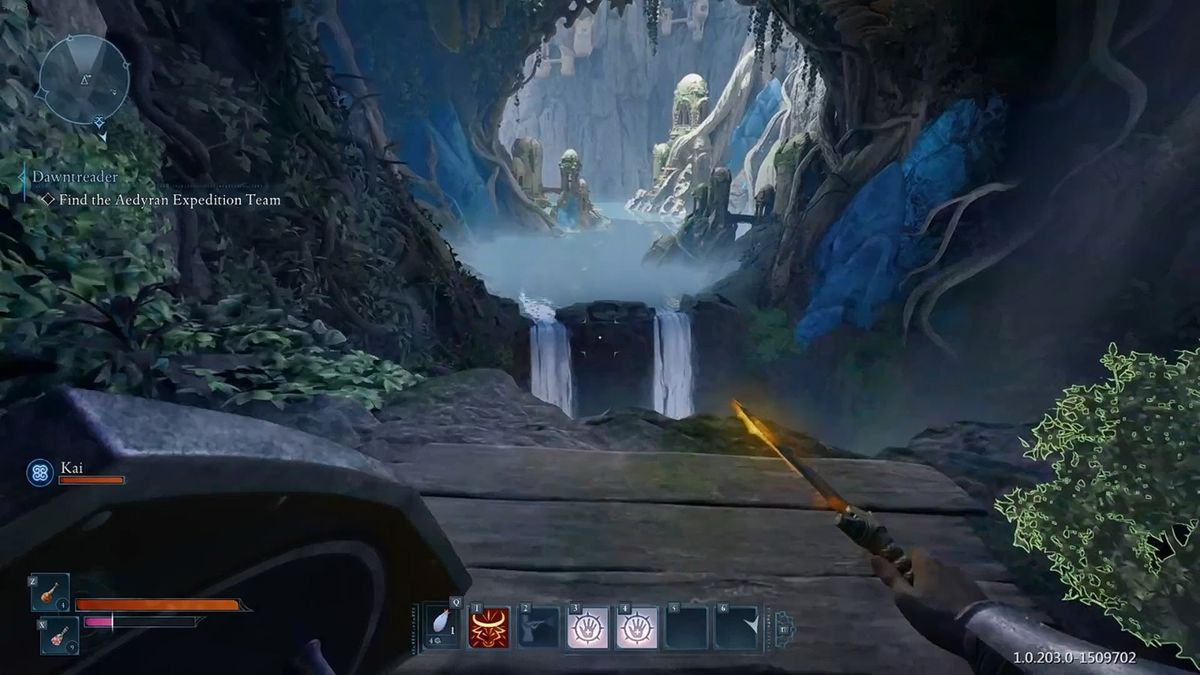Select the white throwable item slot
The height and width of the screenshot is (675, 1200).
click(x=442, y=627)
